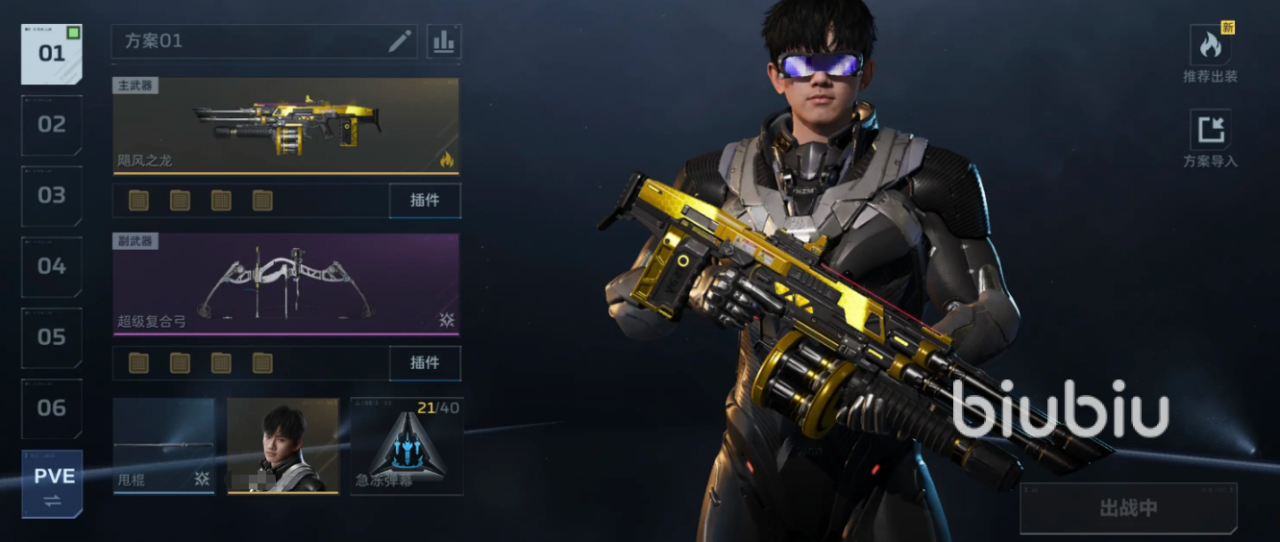Viewport: 1280px width, 542px height.
Task: Select the 飓风之龙 primary weapon card
Action: (x=286, y=125)
